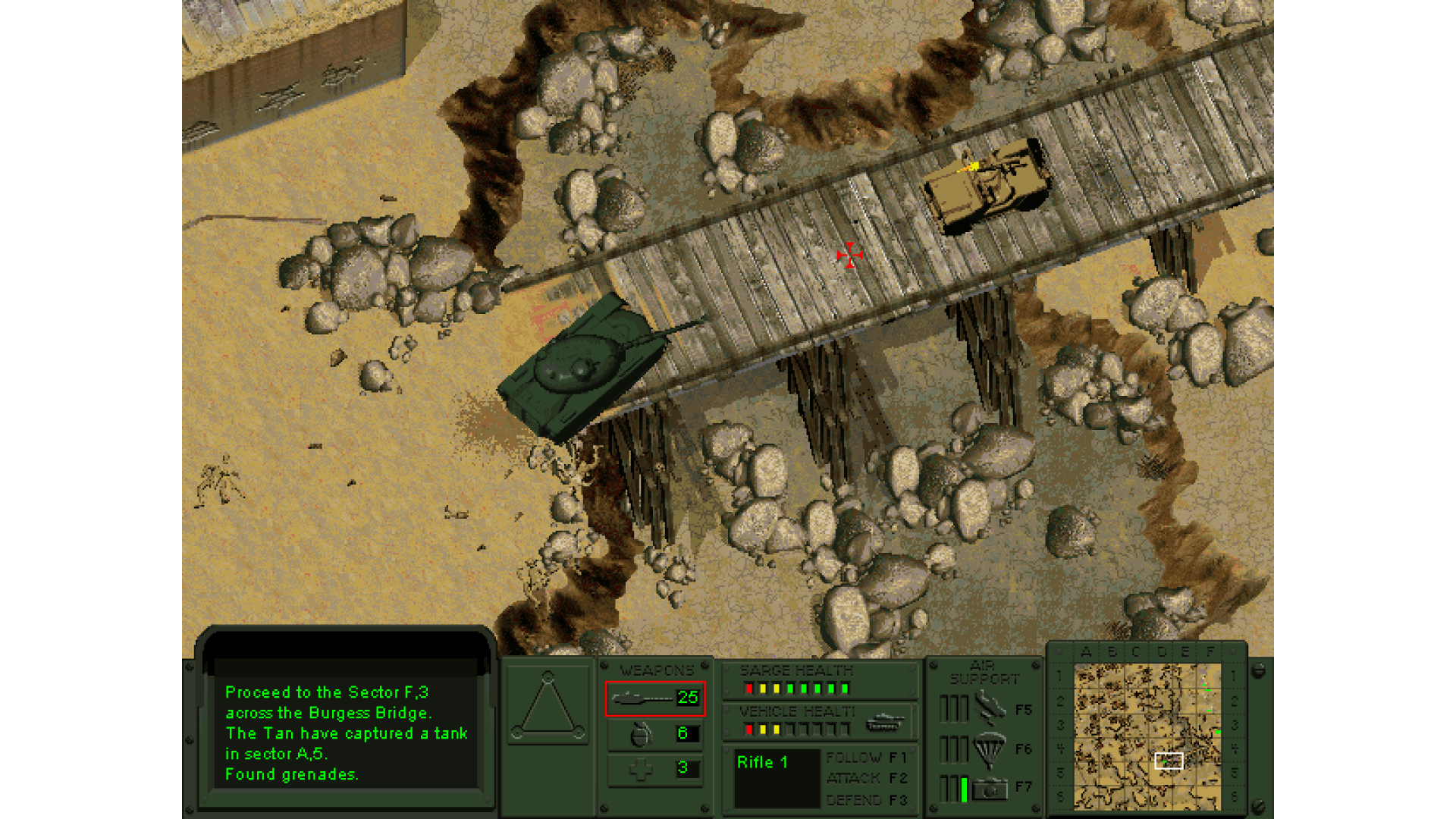The image size is (1456, 819).
Task: Open the mission objectives message panel
Action: (x=346, y=732)
